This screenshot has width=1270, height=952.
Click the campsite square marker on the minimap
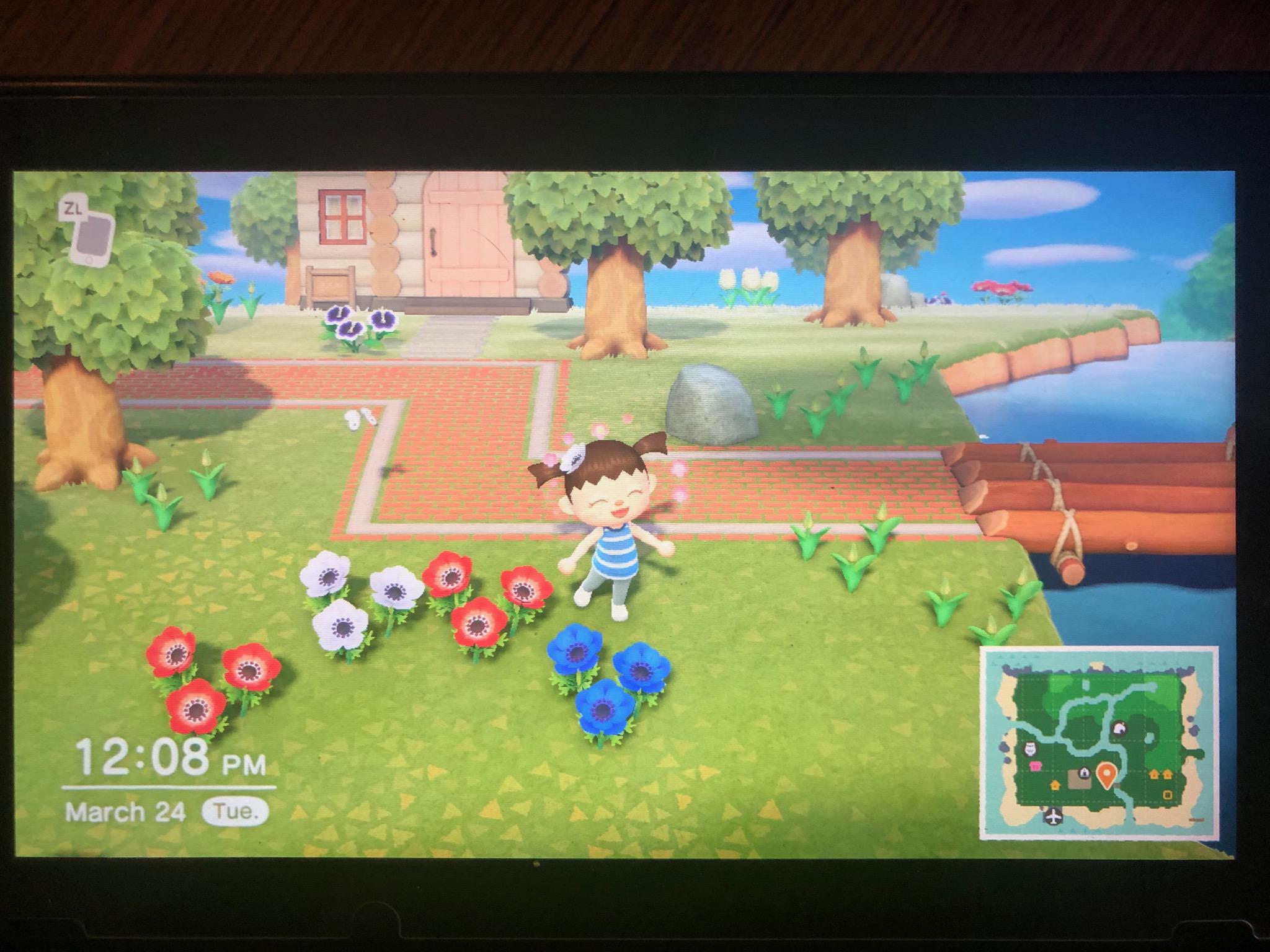click(1167, 795)
